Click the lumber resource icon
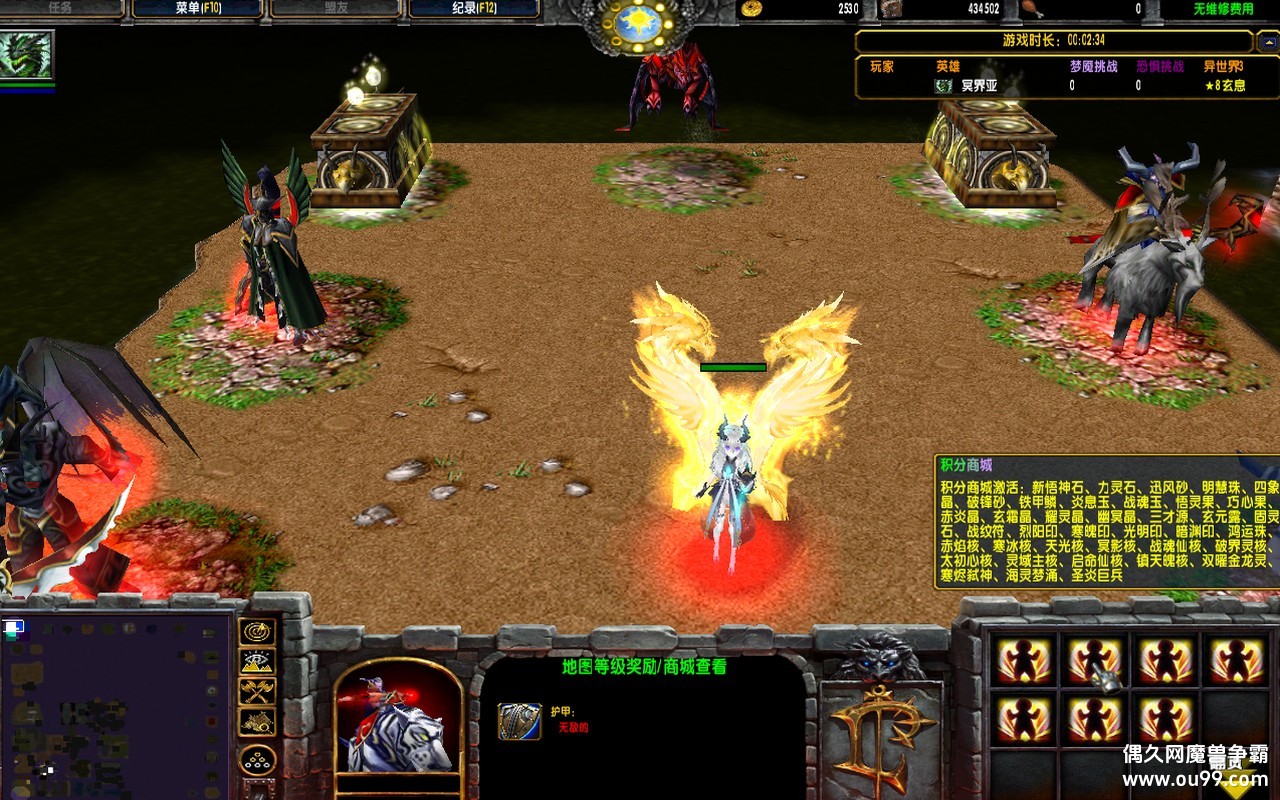The width and height of the screenshot is (1280, 800). click(890, 10)
